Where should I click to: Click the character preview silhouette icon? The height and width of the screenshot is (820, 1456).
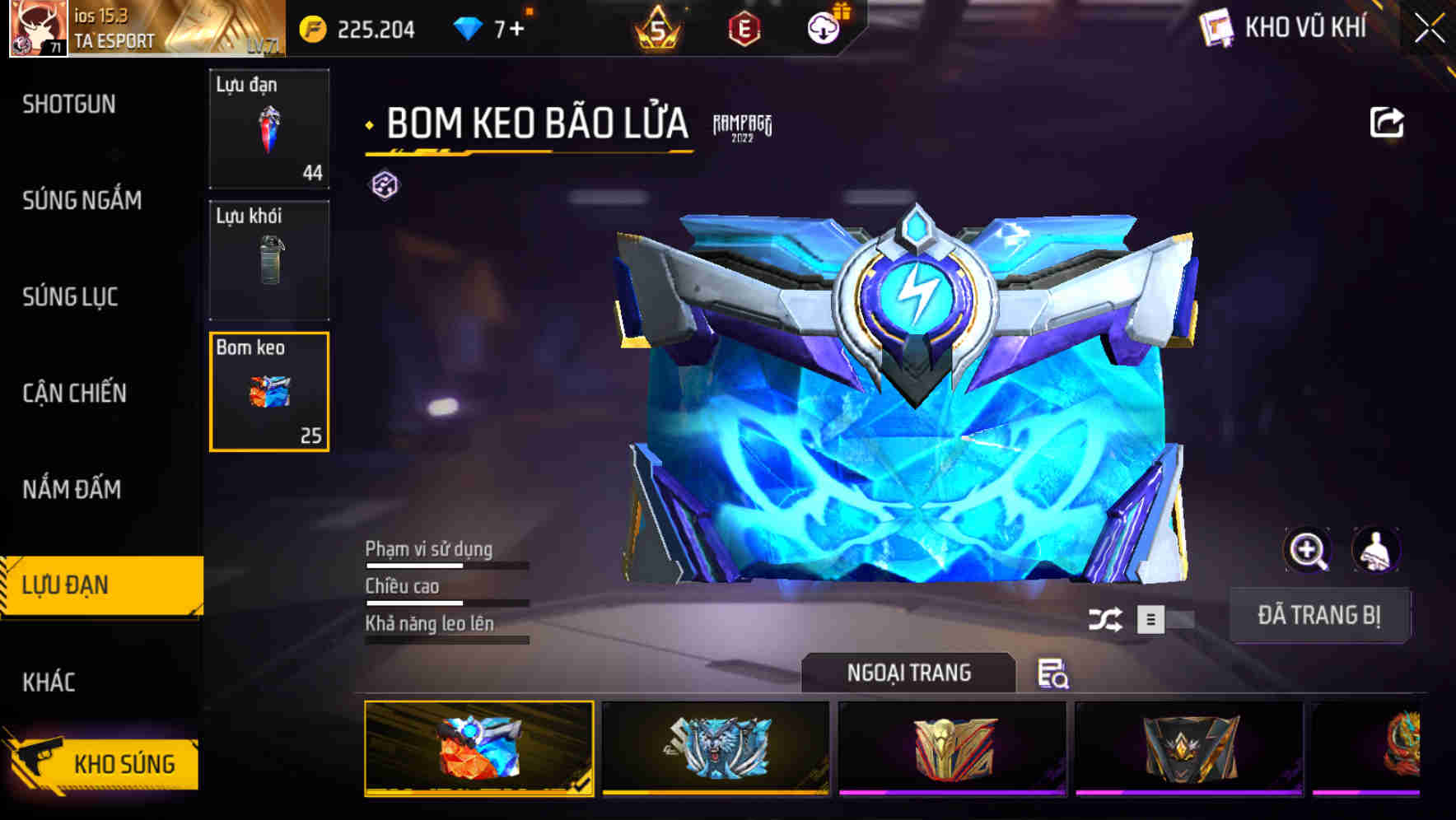(1377, 550)
